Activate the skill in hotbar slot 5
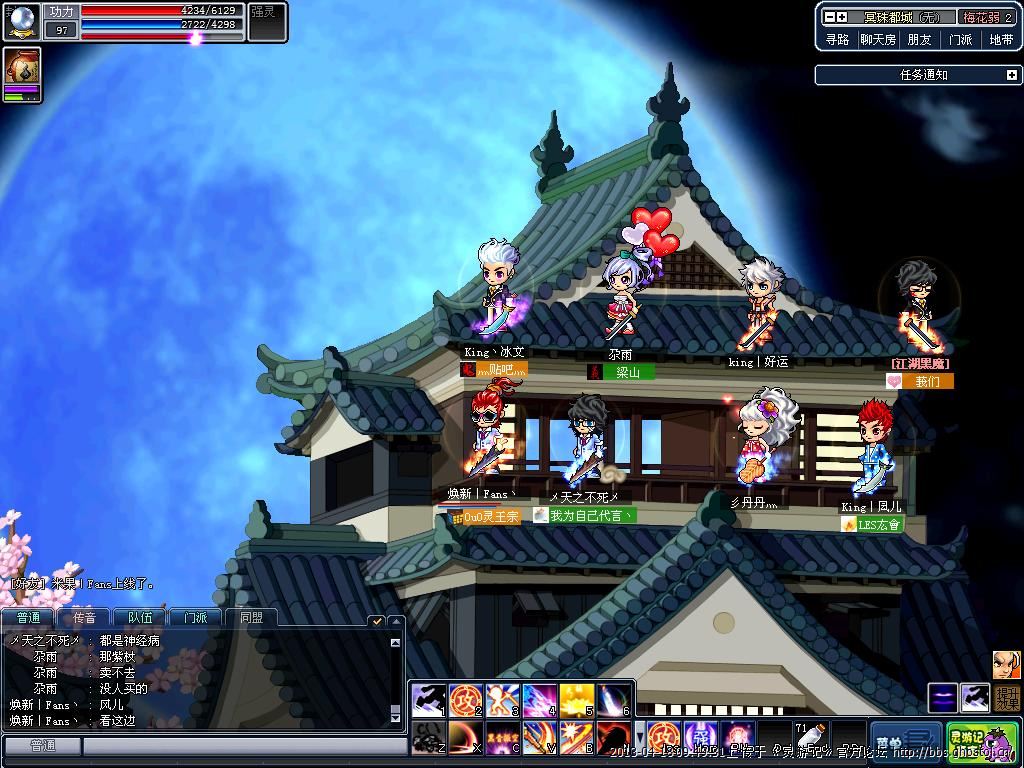 [x=577, y=700]
